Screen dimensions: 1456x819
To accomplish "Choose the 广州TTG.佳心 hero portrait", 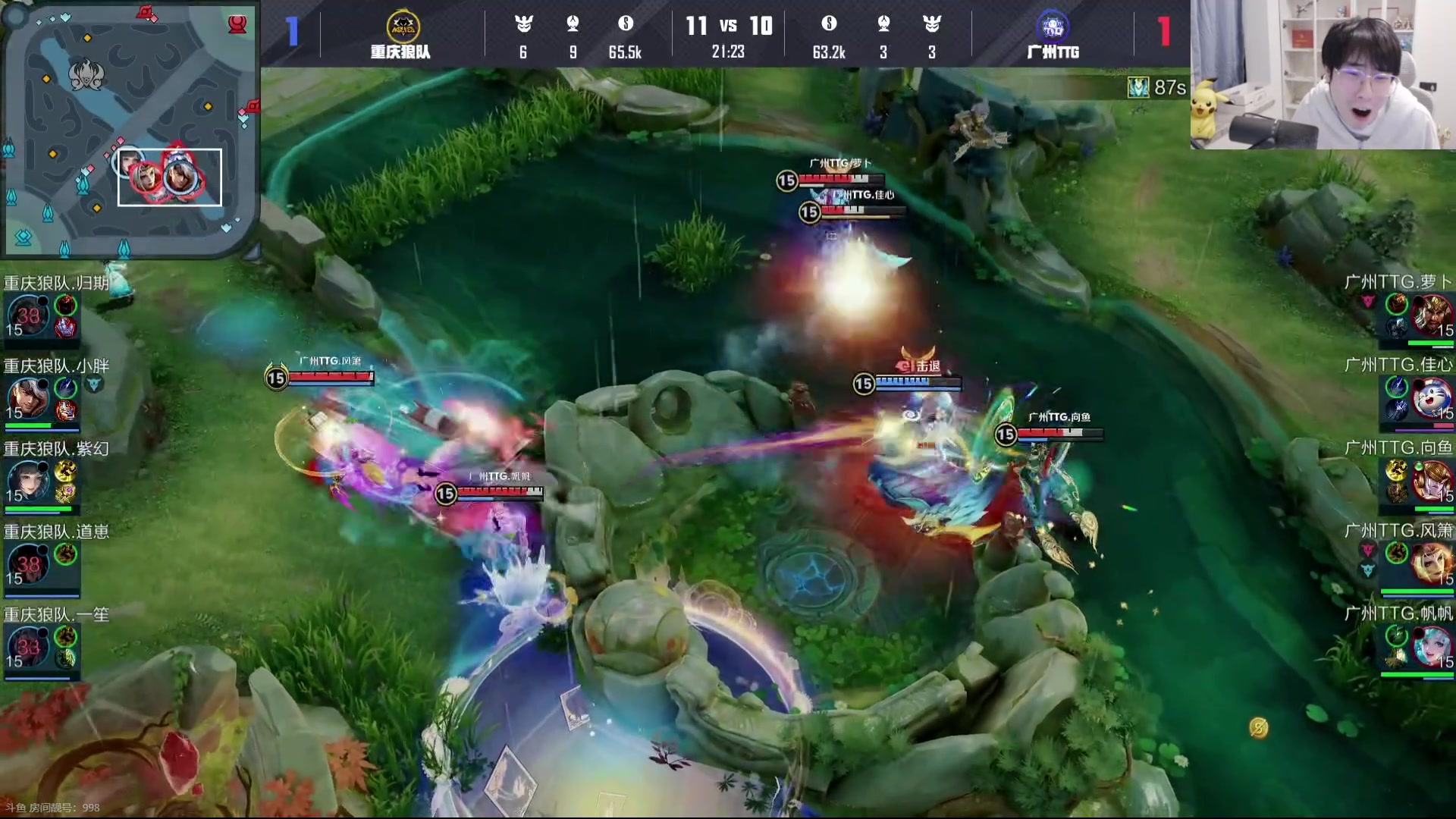I will (1432, 398).
